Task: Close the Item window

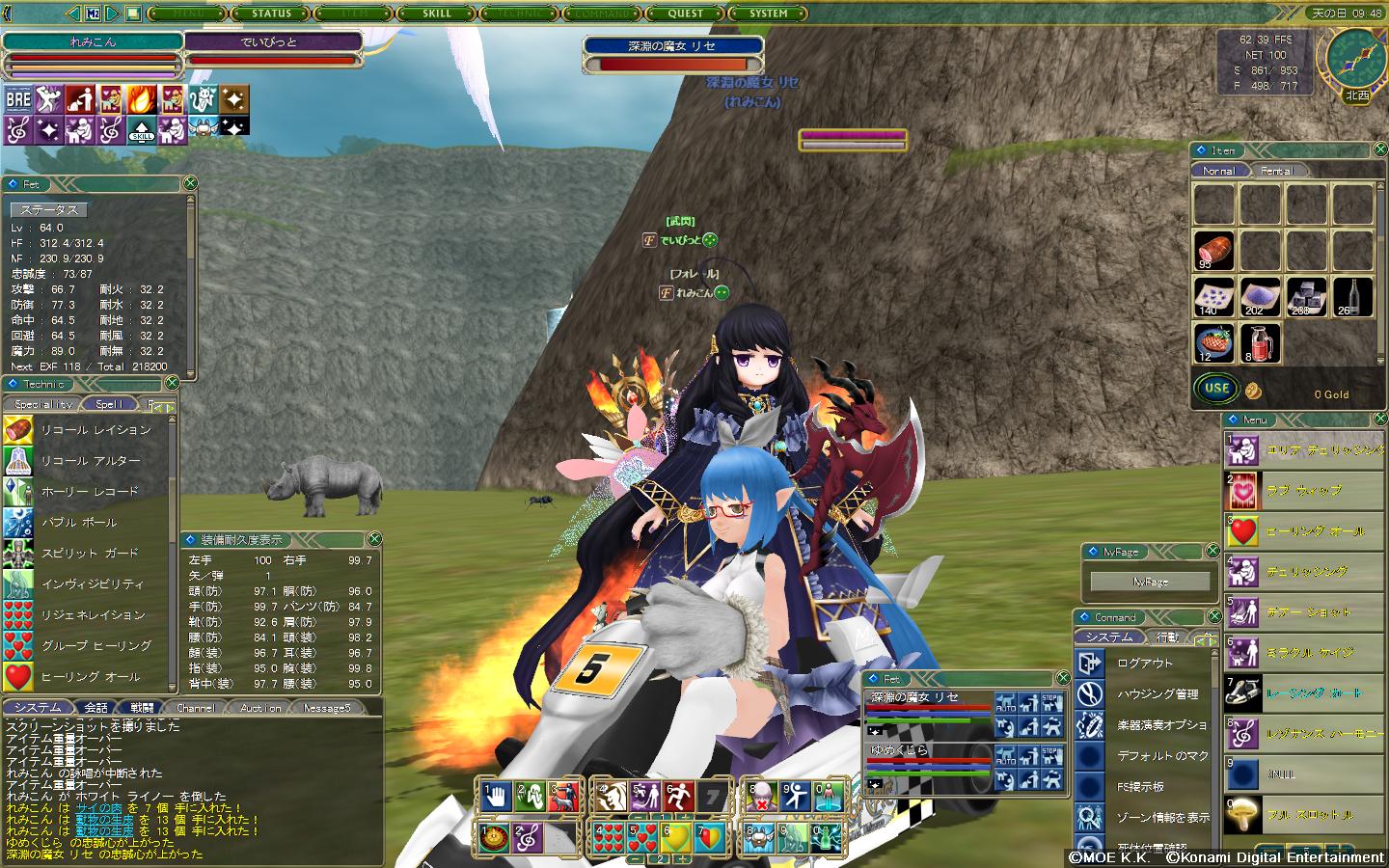Action: 1378,150
